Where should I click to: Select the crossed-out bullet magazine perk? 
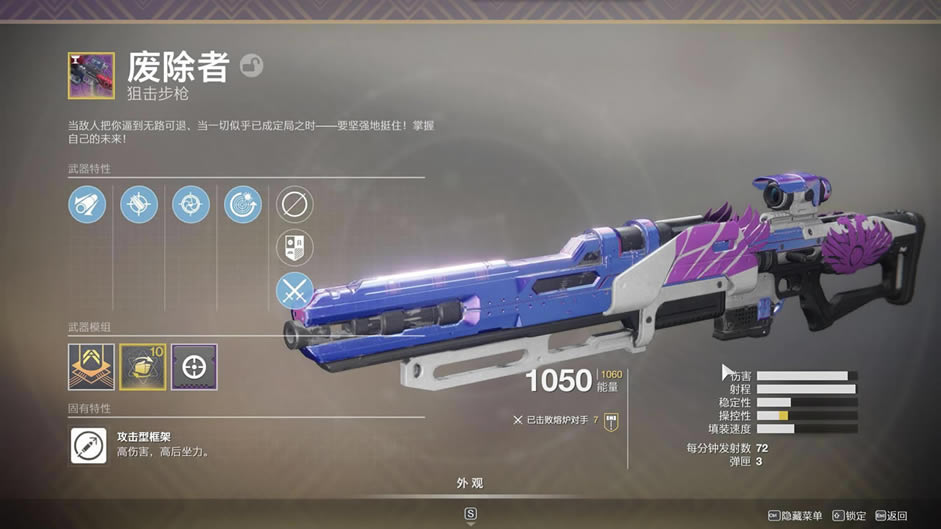click(x=139, y=205)
